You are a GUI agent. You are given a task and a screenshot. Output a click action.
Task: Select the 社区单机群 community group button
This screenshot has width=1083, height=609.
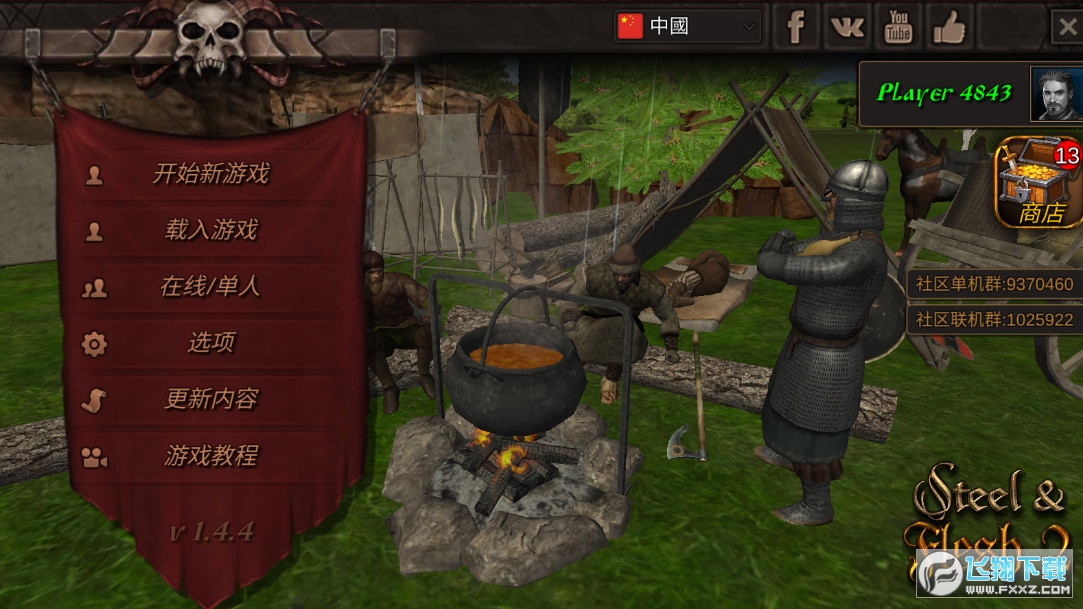(x=994, y=284)
